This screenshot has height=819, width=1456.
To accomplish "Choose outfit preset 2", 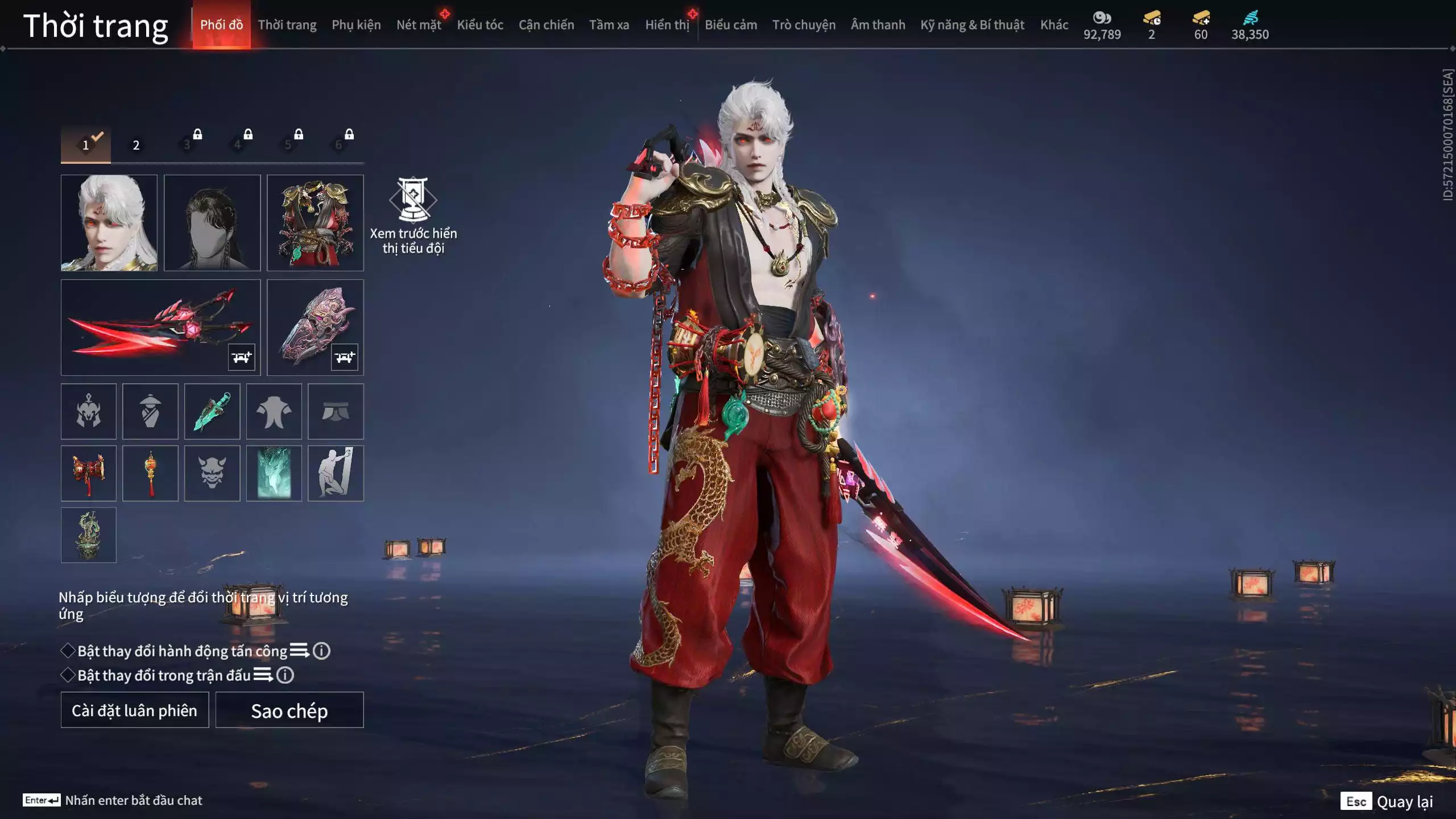I will (x=136, y=145).
